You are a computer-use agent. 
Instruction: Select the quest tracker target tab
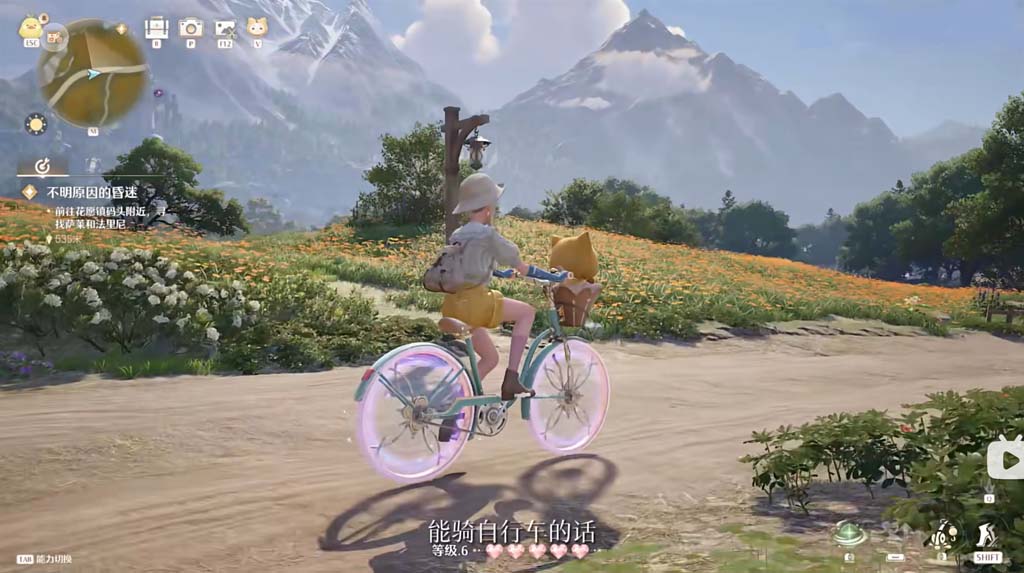coord(43,166)
